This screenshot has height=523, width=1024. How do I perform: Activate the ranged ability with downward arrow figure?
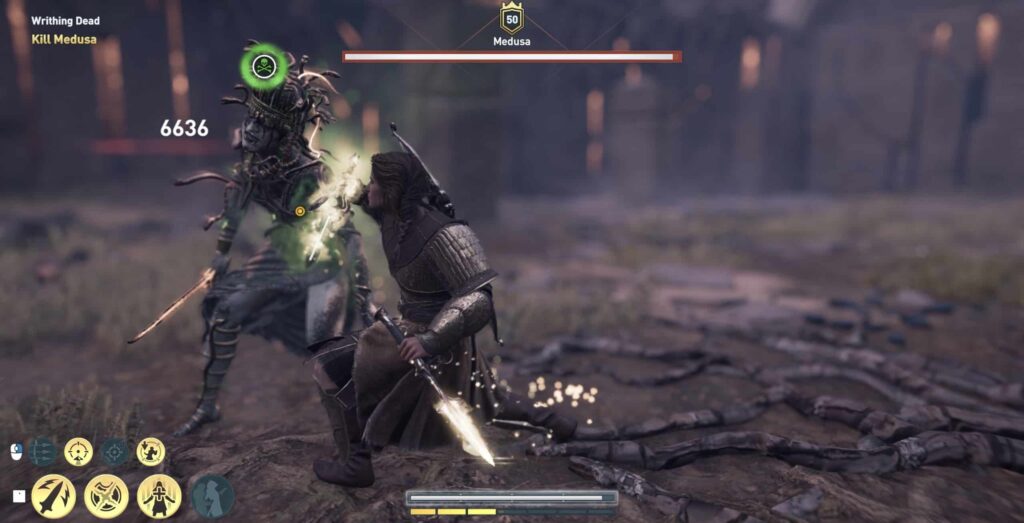pyautogui.click(x=151, y=452)
